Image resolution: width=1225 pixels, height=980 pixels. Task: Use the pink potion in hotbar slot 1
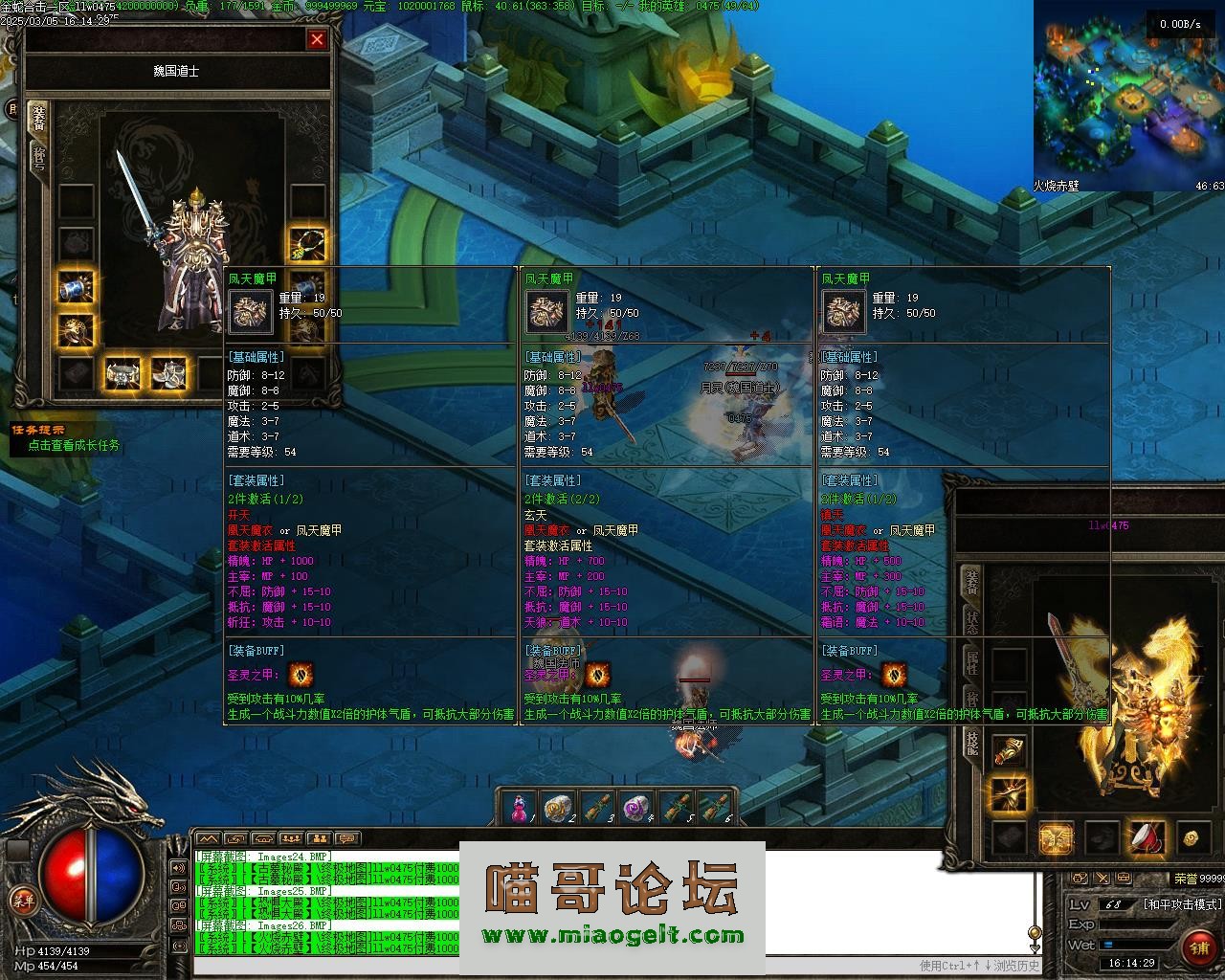[x=519, y=808]
